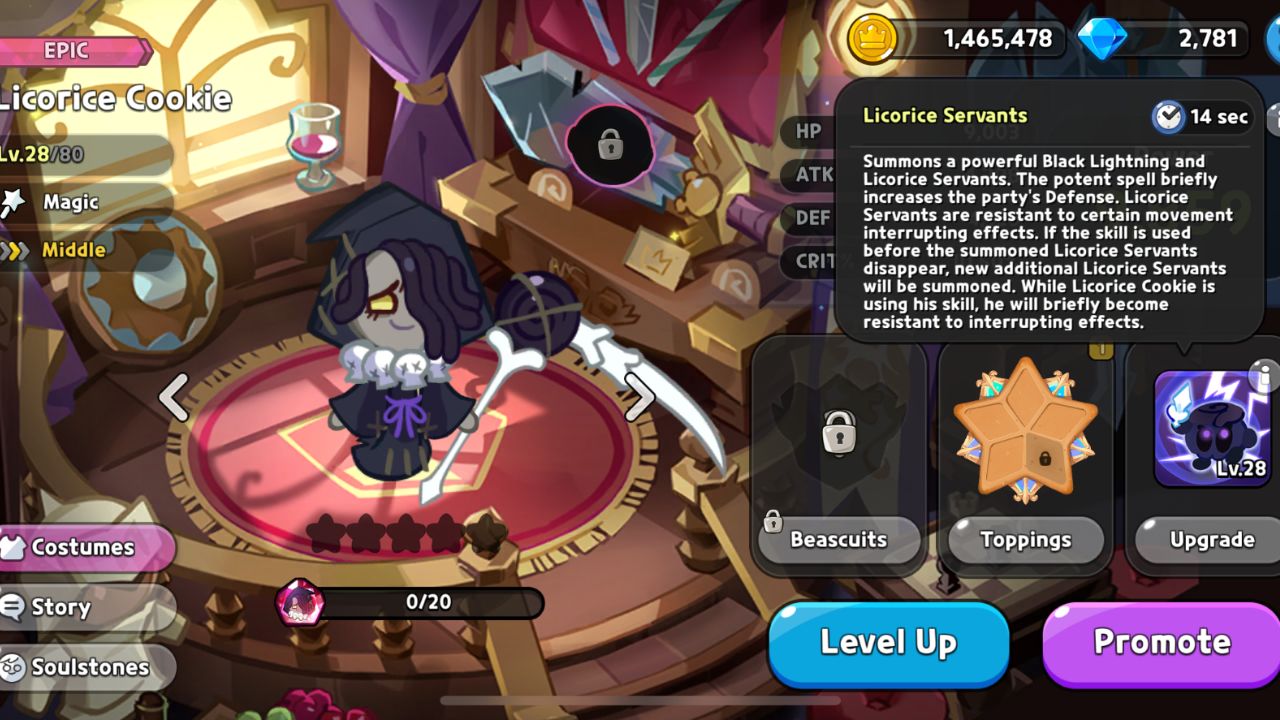Select the Toppings star icon

(x=1024, y=430)
